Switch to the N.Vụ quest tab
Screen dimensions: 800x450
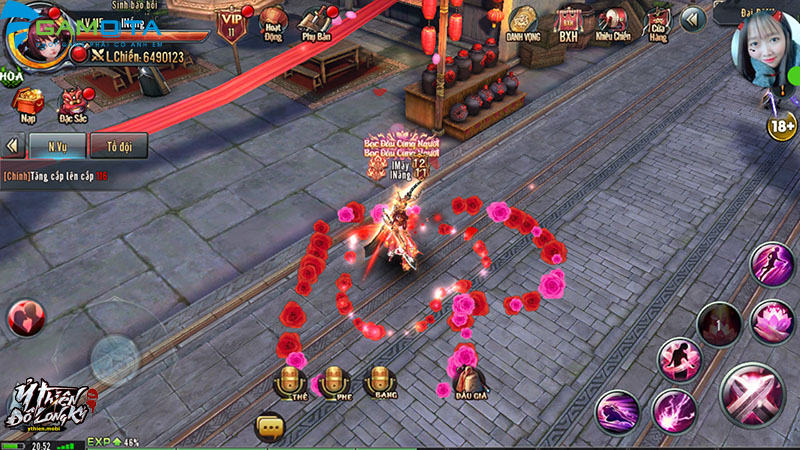coord(55,145)
